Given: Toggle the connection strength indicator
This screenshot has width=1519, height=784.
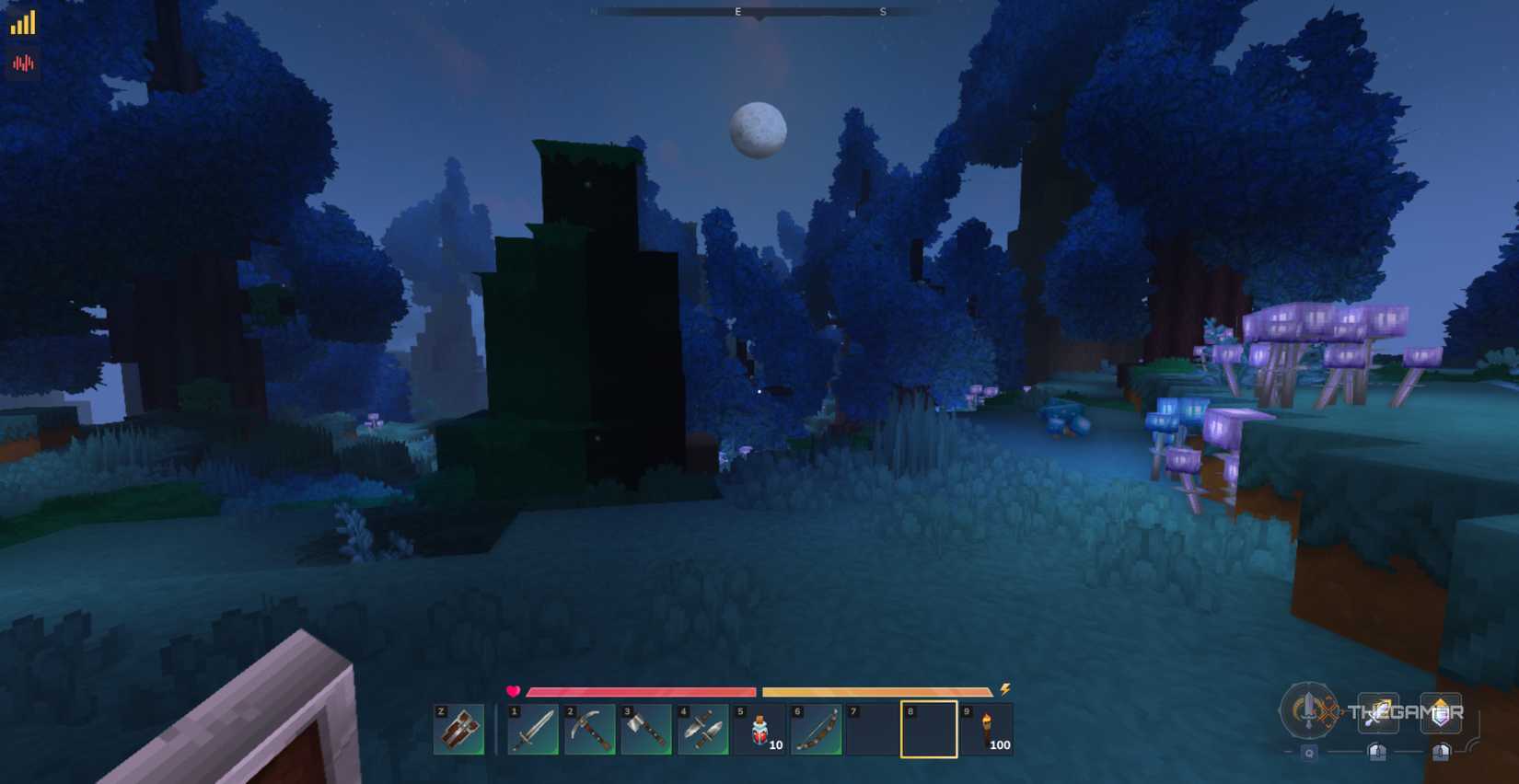Looking at the screenshot, I should coord(20,23).
